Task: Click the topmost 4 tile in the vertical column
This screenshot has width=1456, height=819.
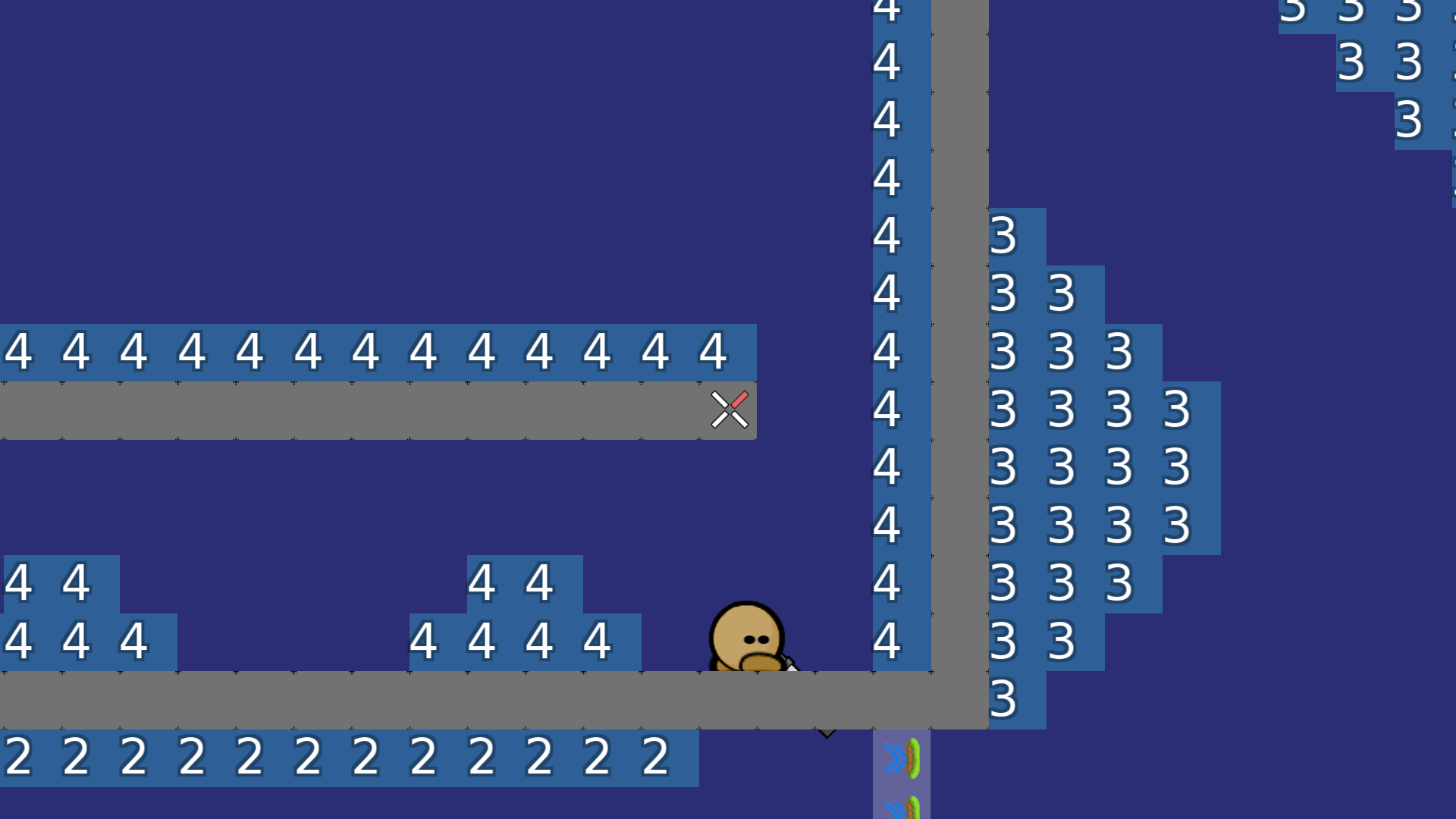Action: click(887, 10)
